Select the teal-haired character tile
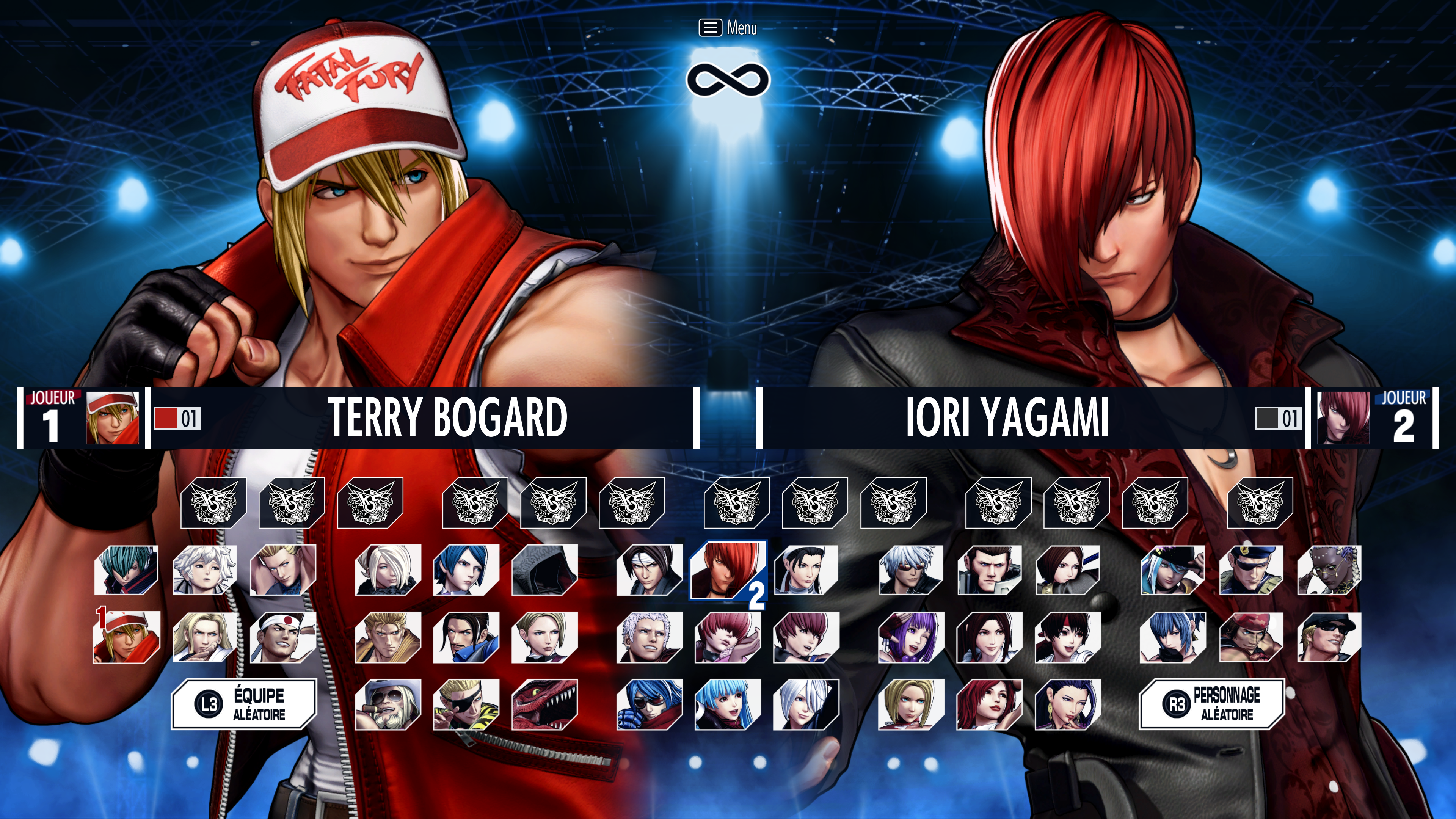This screenshot has height=819, width=1456. 127,570
